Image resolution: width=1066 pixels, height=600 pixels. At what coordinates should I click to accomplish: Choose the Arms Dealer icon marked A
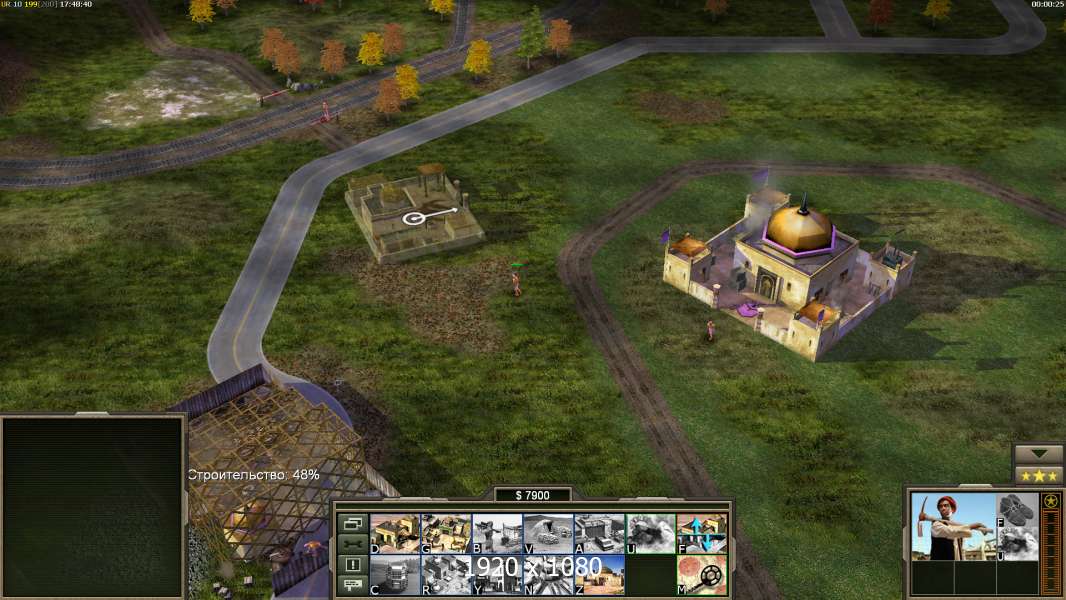coord(599,533)
